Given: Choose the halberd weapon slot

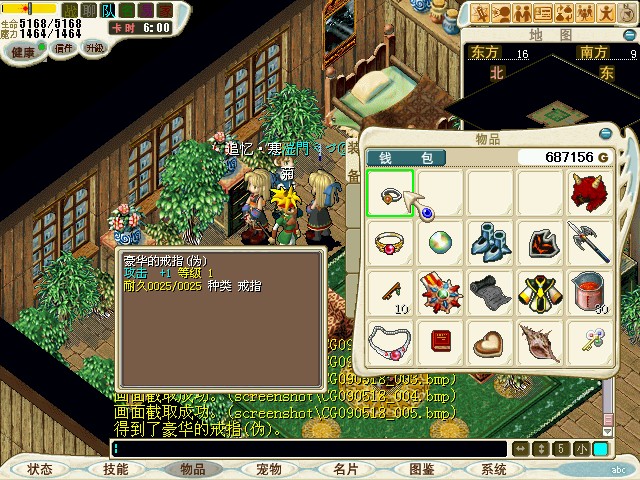Looking at the screenshot, I should [590, 242].
